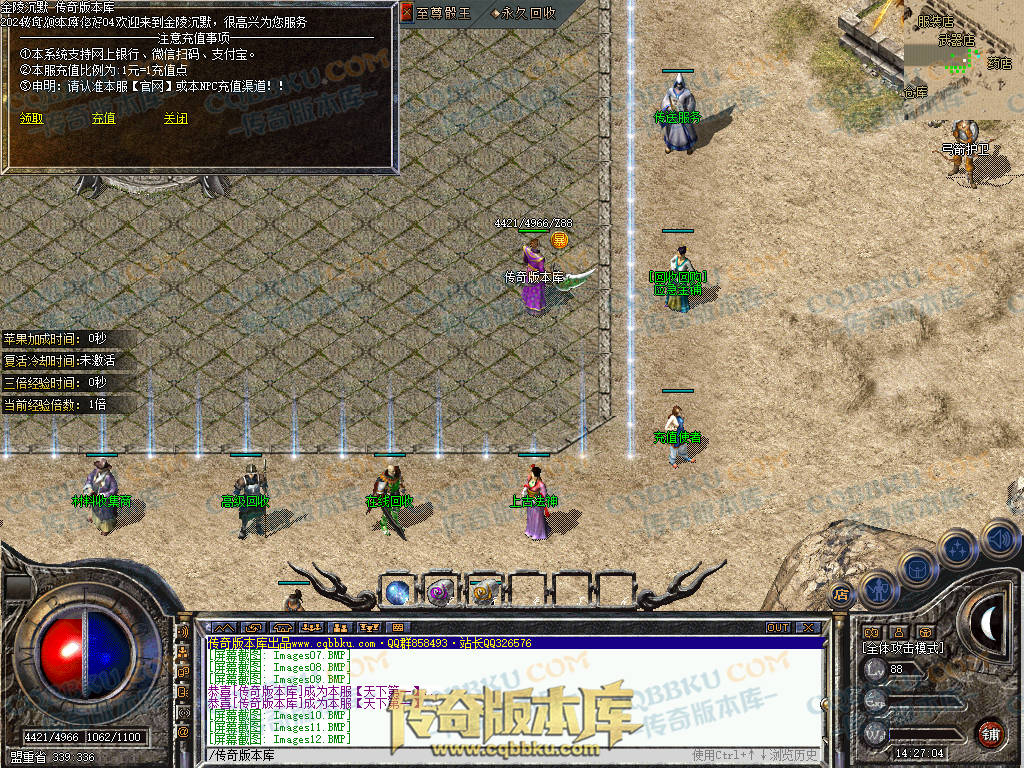
Task: Use the golden scroll hotbar item
Action: coord(483,592)
